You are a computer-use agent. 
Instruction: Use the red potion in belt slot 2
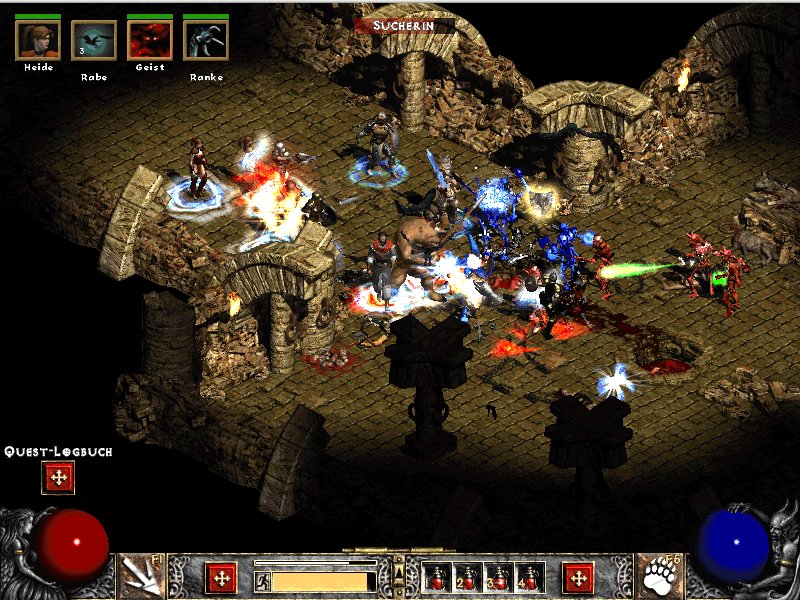coord(468,578)
